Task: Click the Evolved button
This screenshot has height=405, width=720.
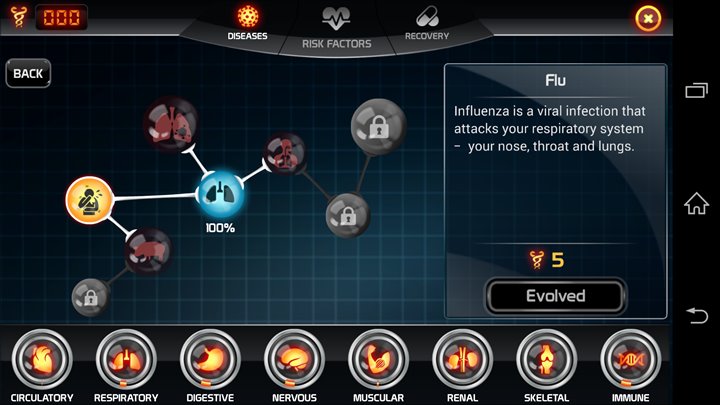Action: (555, 296)
